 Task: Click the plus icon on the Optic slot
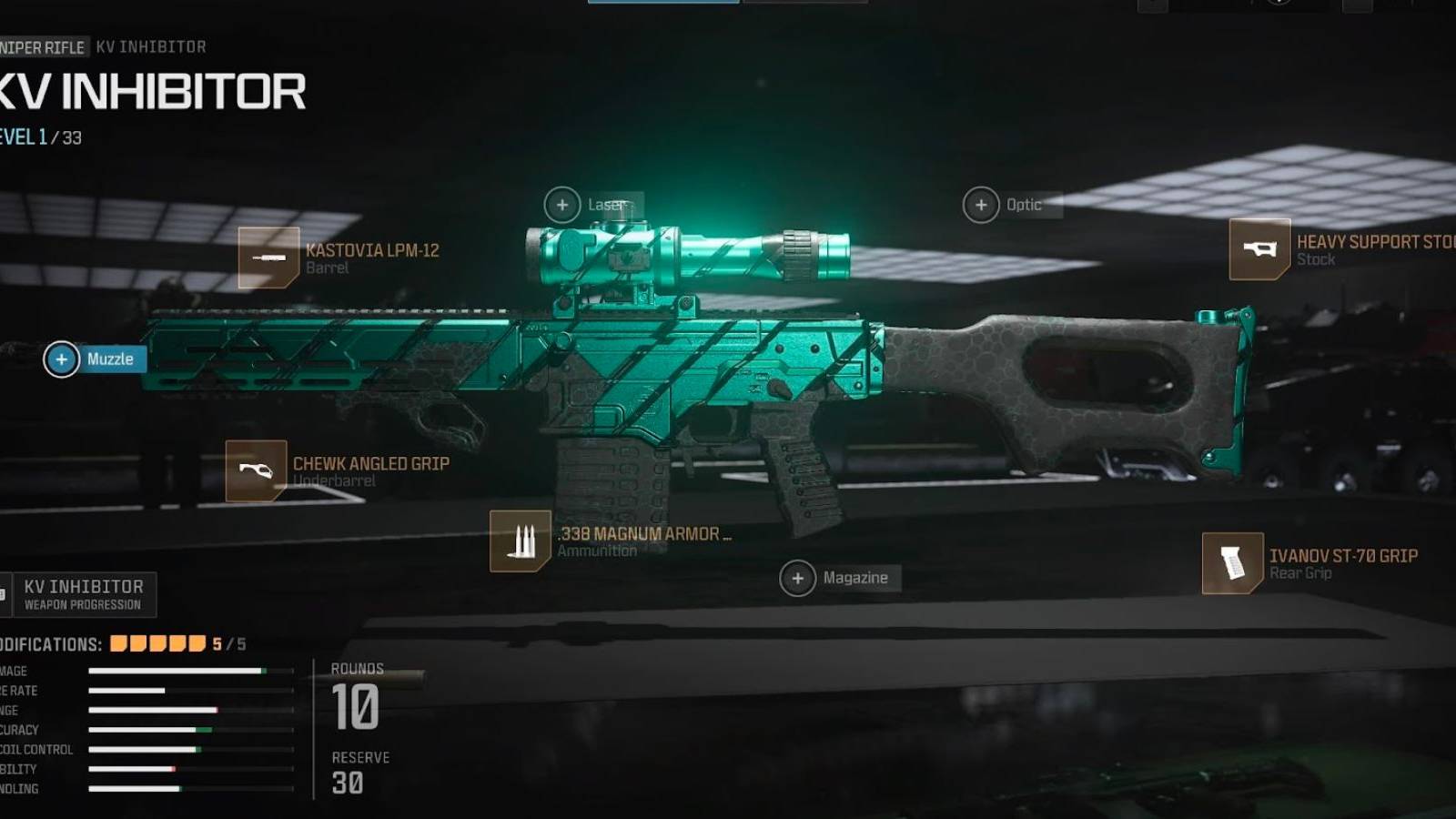click(x=980, y=205)
